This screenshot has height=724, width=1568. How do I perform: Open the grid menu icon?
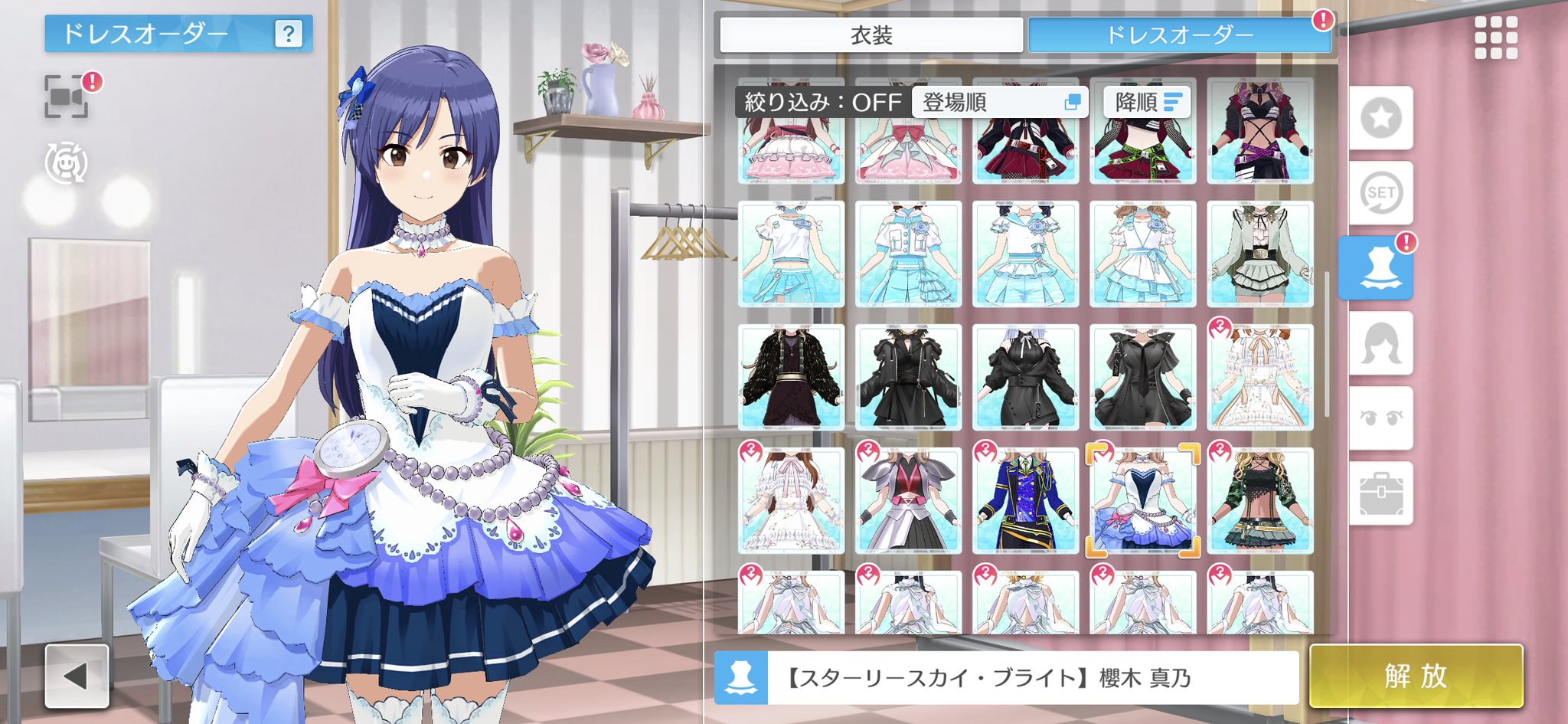[x=1495, y=38]
